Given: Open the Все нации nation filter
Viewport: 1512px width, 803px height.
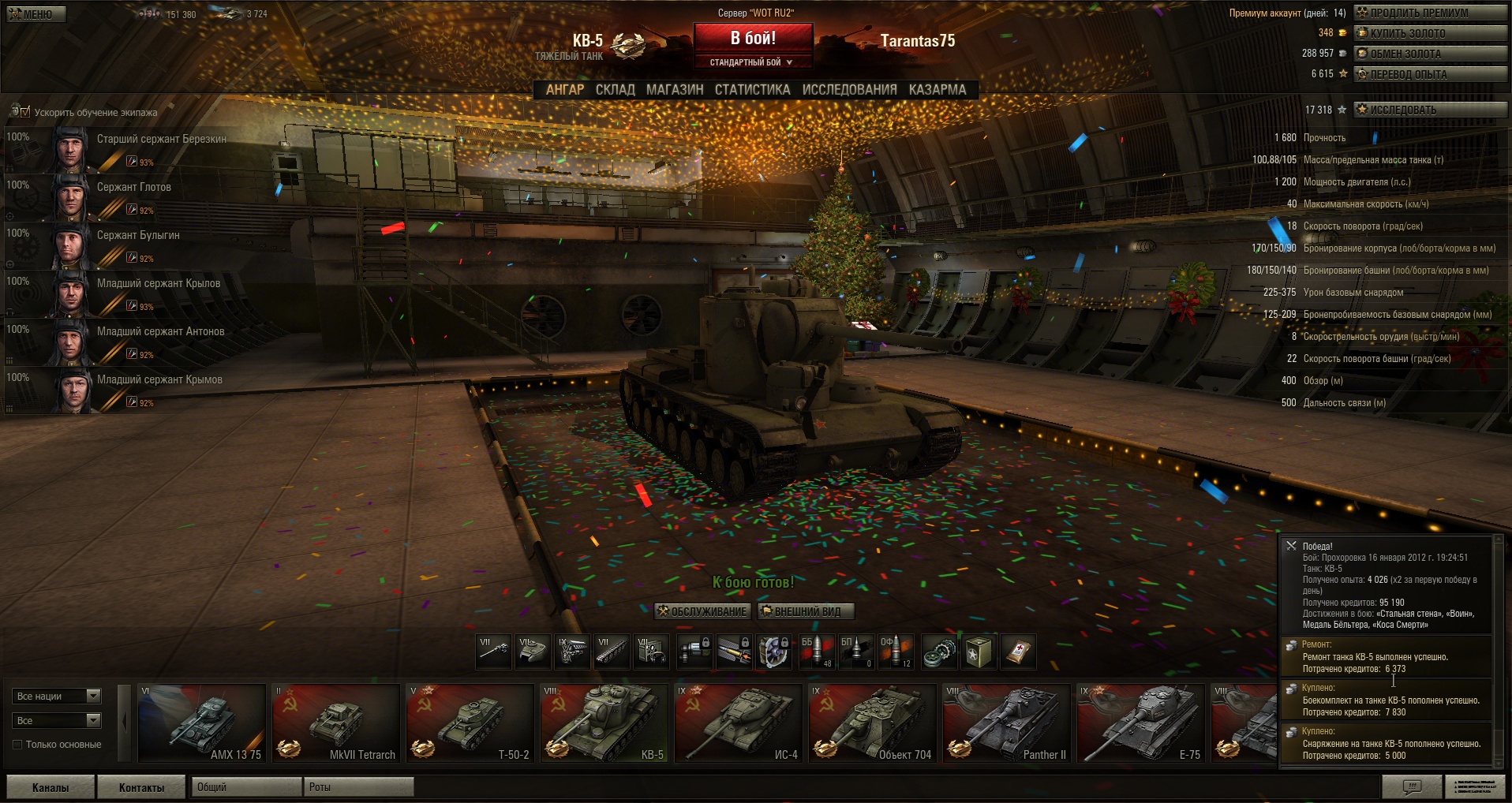Looking at the screenshot, I should coord(57,697).
